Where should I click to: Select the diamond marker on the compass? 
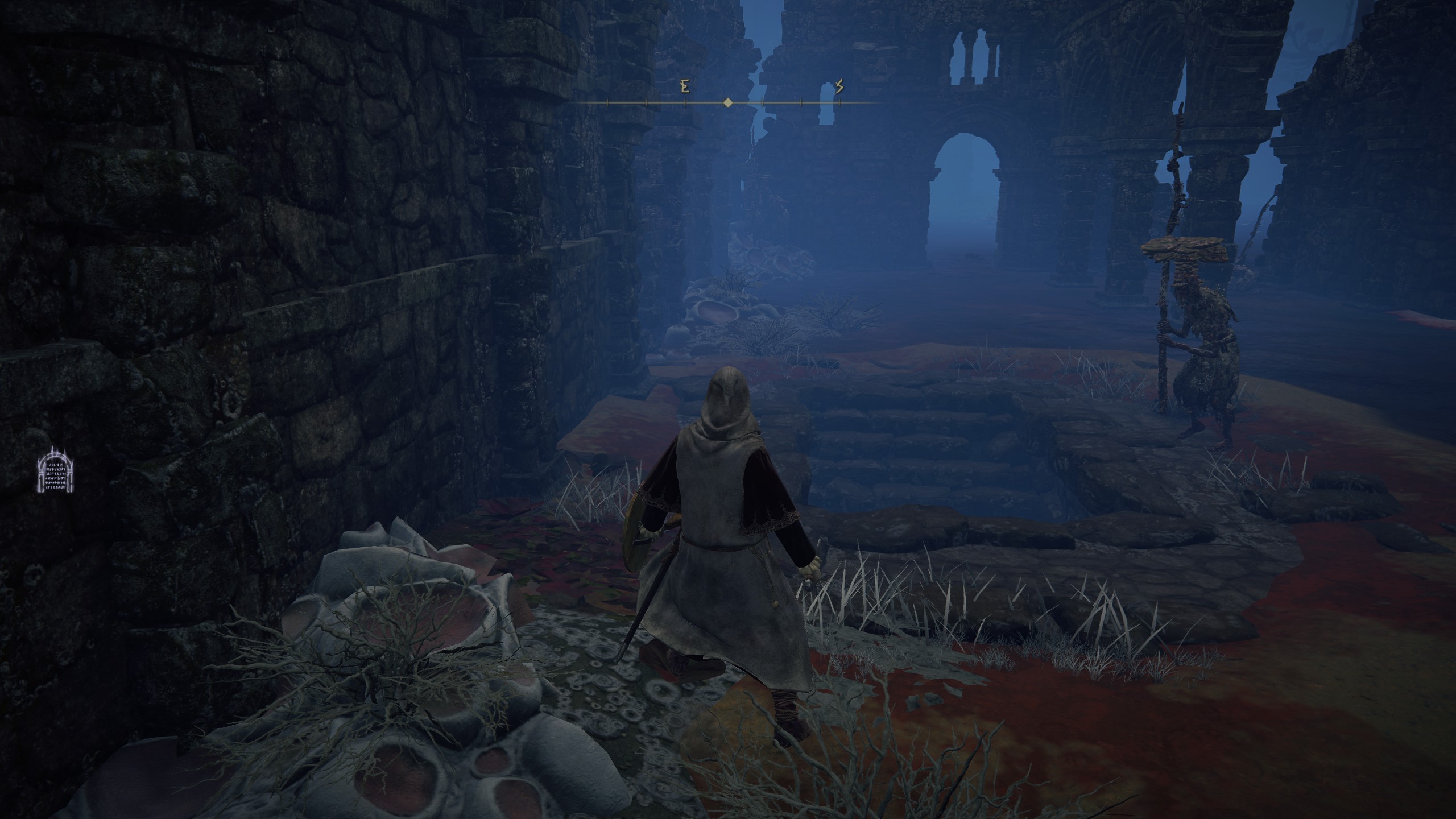[727, 103]
